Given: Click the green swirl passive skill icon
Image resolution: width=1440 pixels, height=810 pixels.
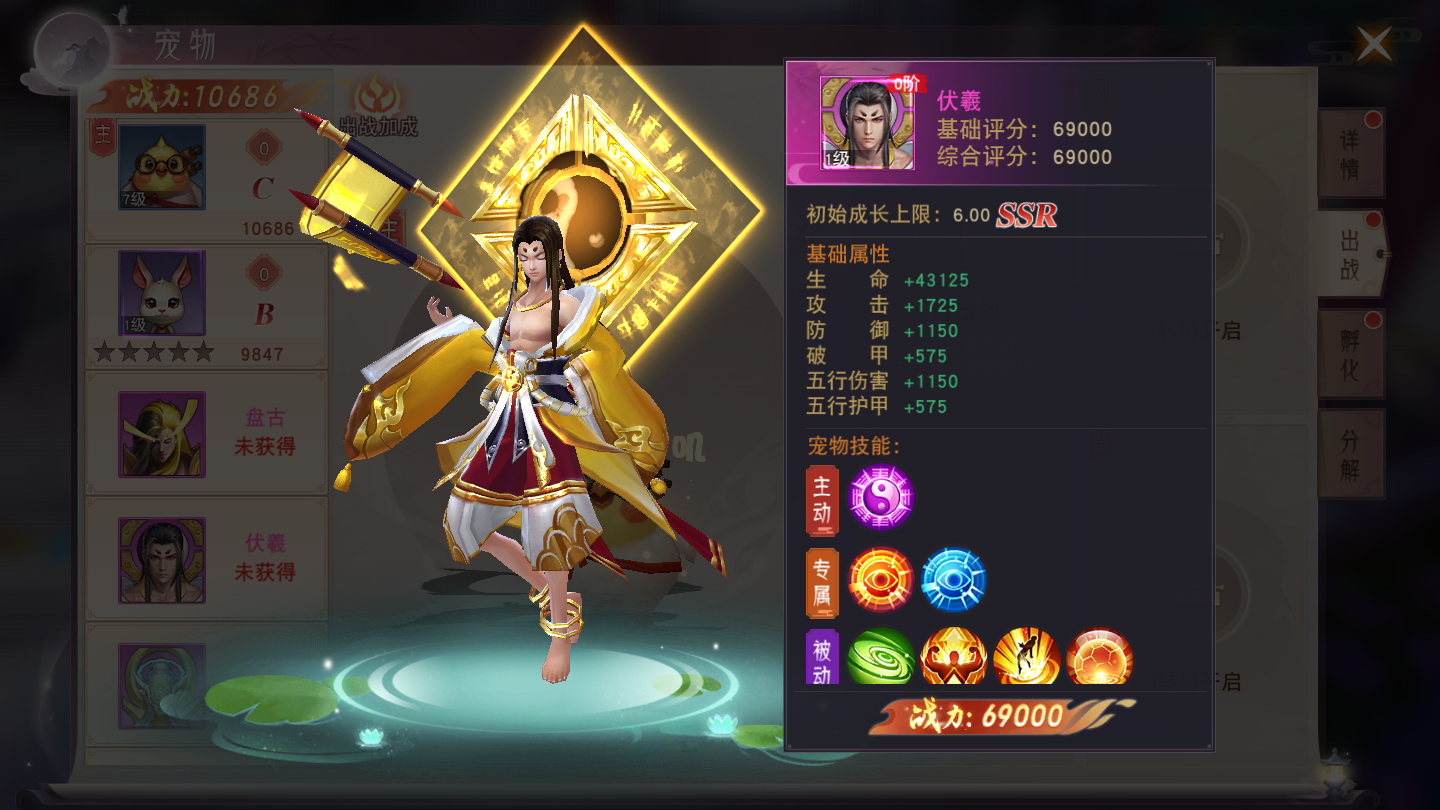Looking at the screenshot, I should pos(880,658).
